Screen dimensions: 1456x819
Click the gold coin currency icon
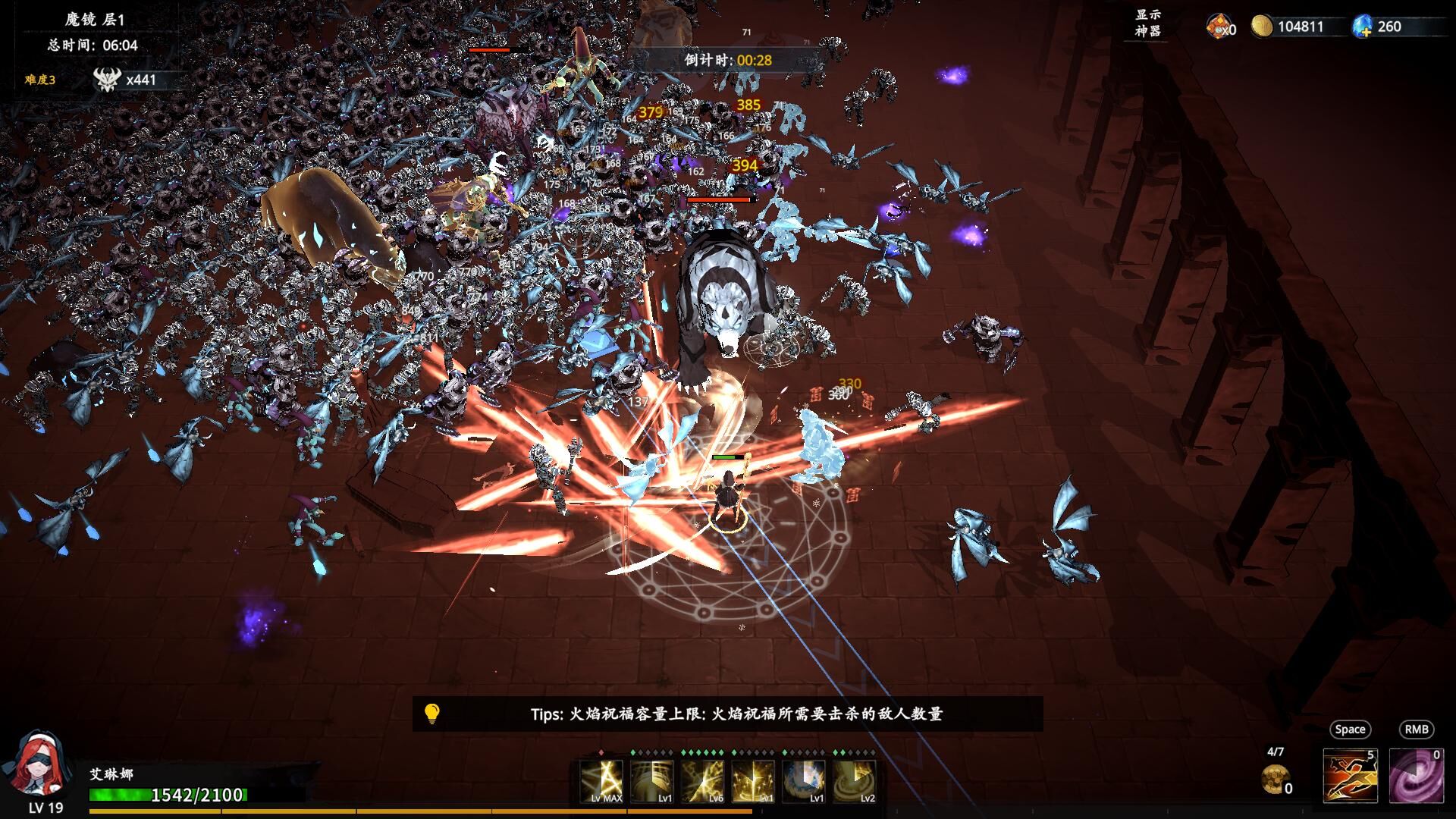pyautogui.click(x=1261, y=27)
